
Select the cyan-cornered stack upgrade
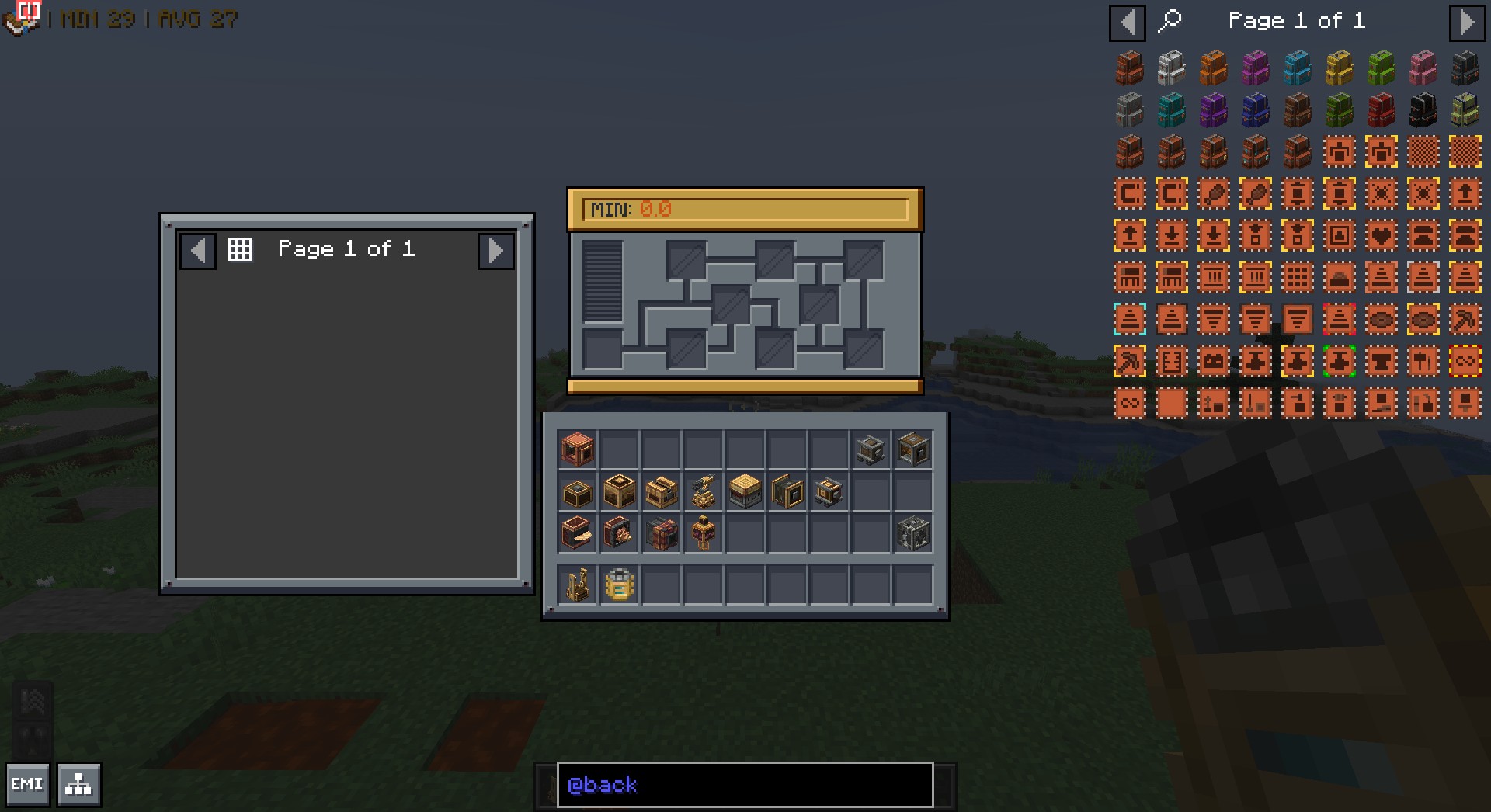pos(1129,319)
